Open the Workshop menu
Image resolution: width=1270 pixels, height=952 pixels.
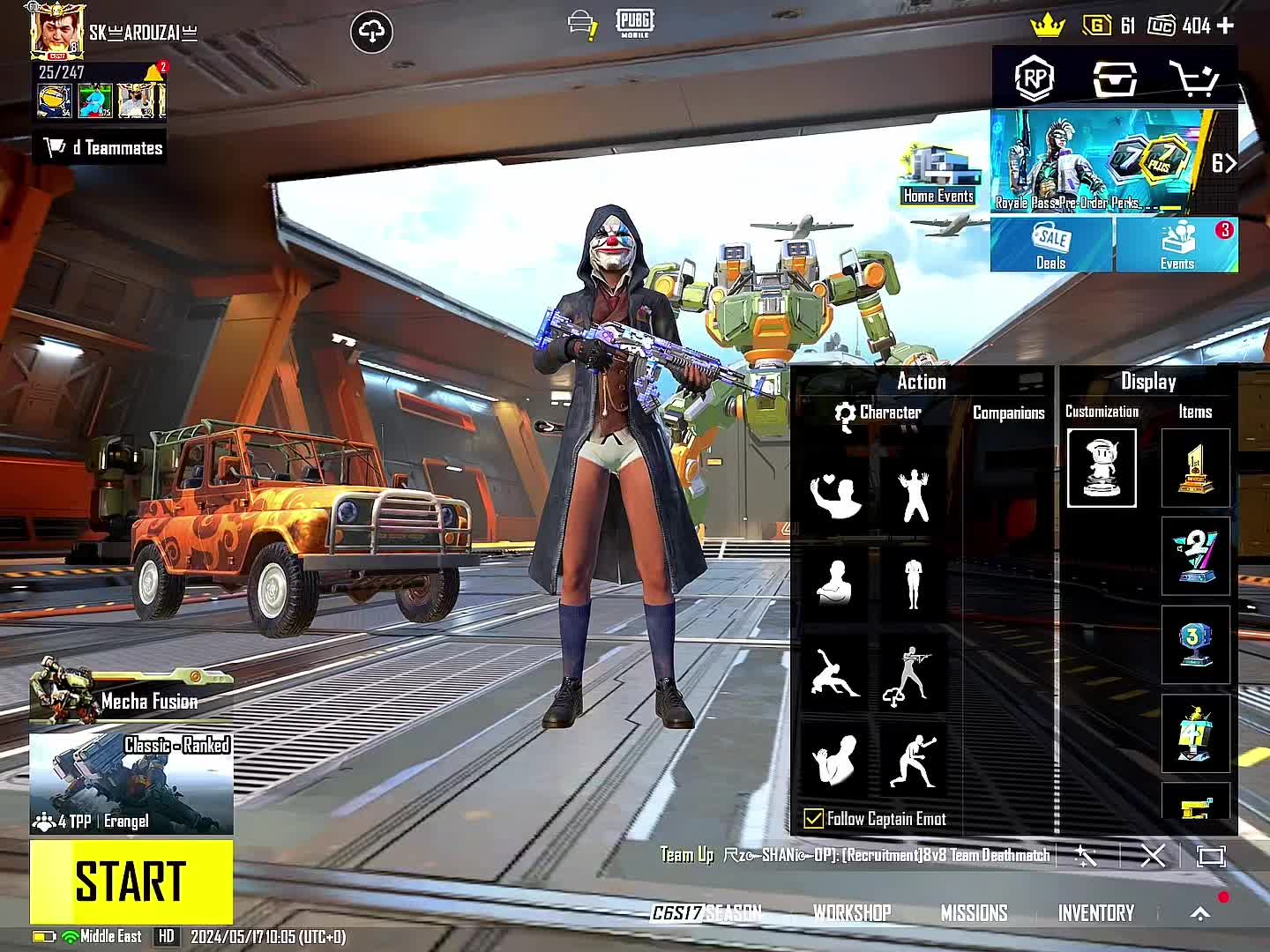click(x=852, y=913)
